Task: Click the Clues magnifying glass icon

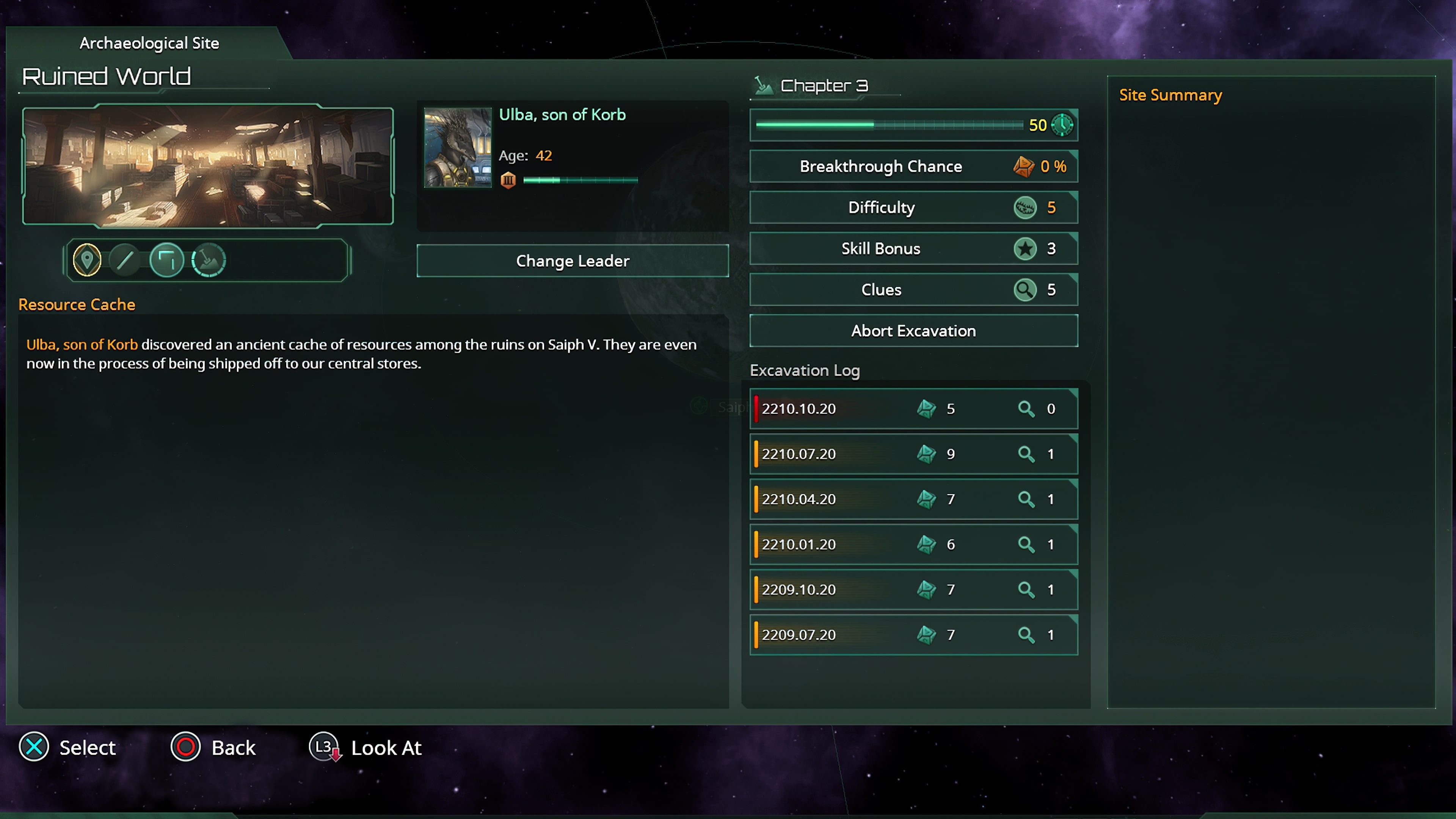Action: click(1025, 289)
